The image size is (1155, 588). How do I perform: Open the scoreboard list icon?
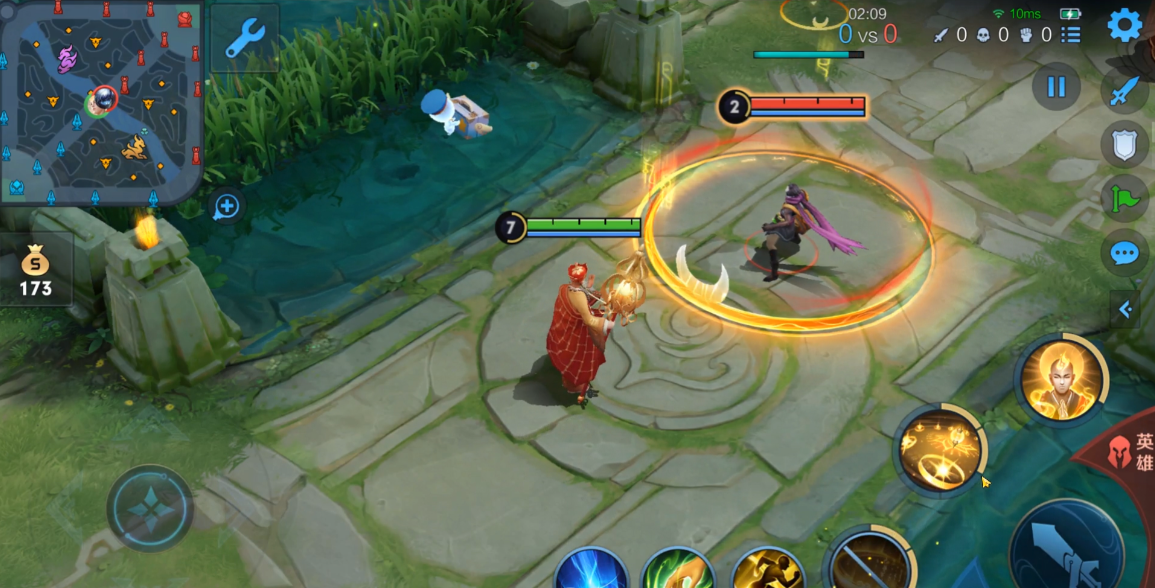point(1071,35)
